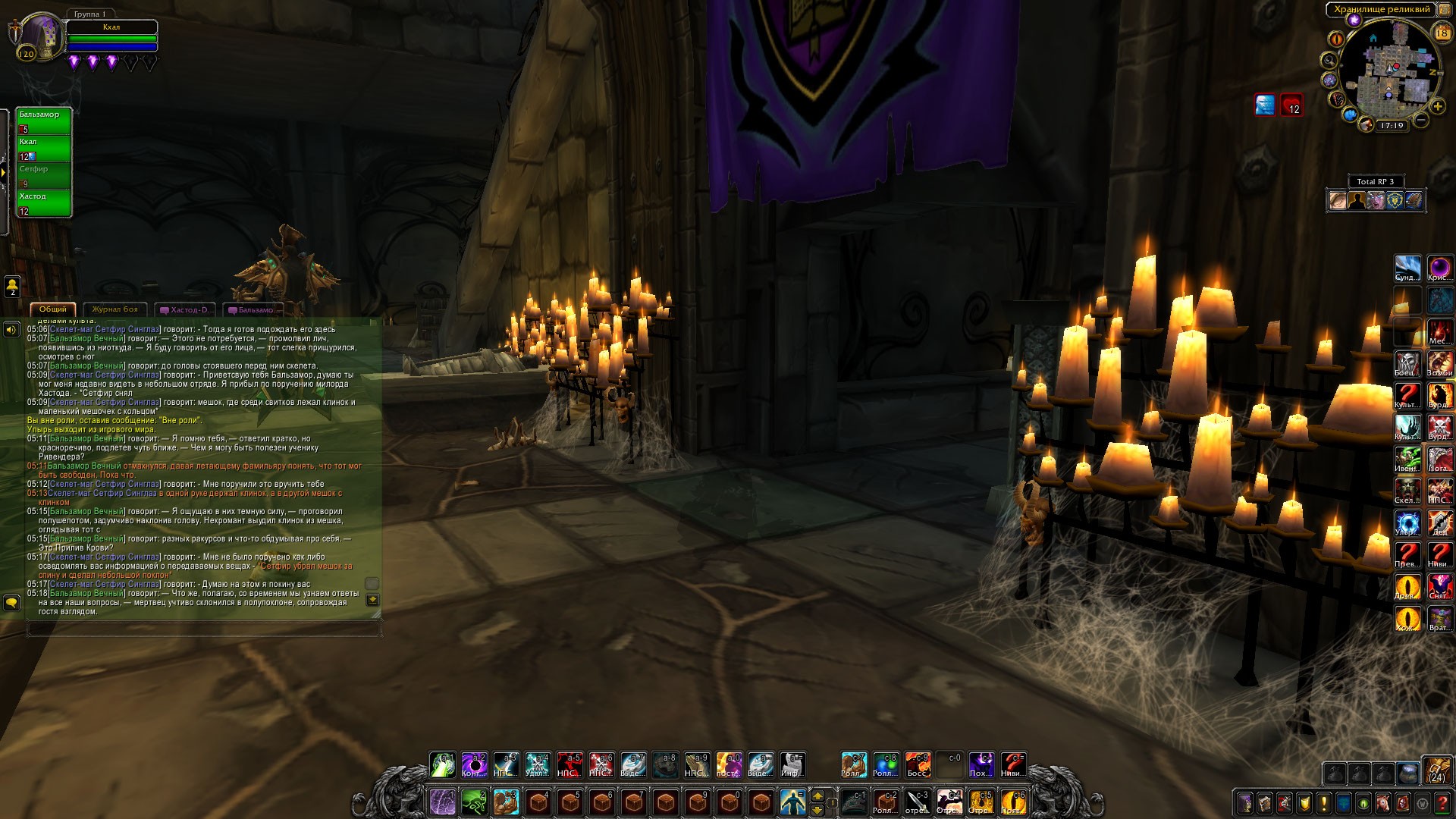
Task: Type a message in the chat input box
Action: click(203, 629)
